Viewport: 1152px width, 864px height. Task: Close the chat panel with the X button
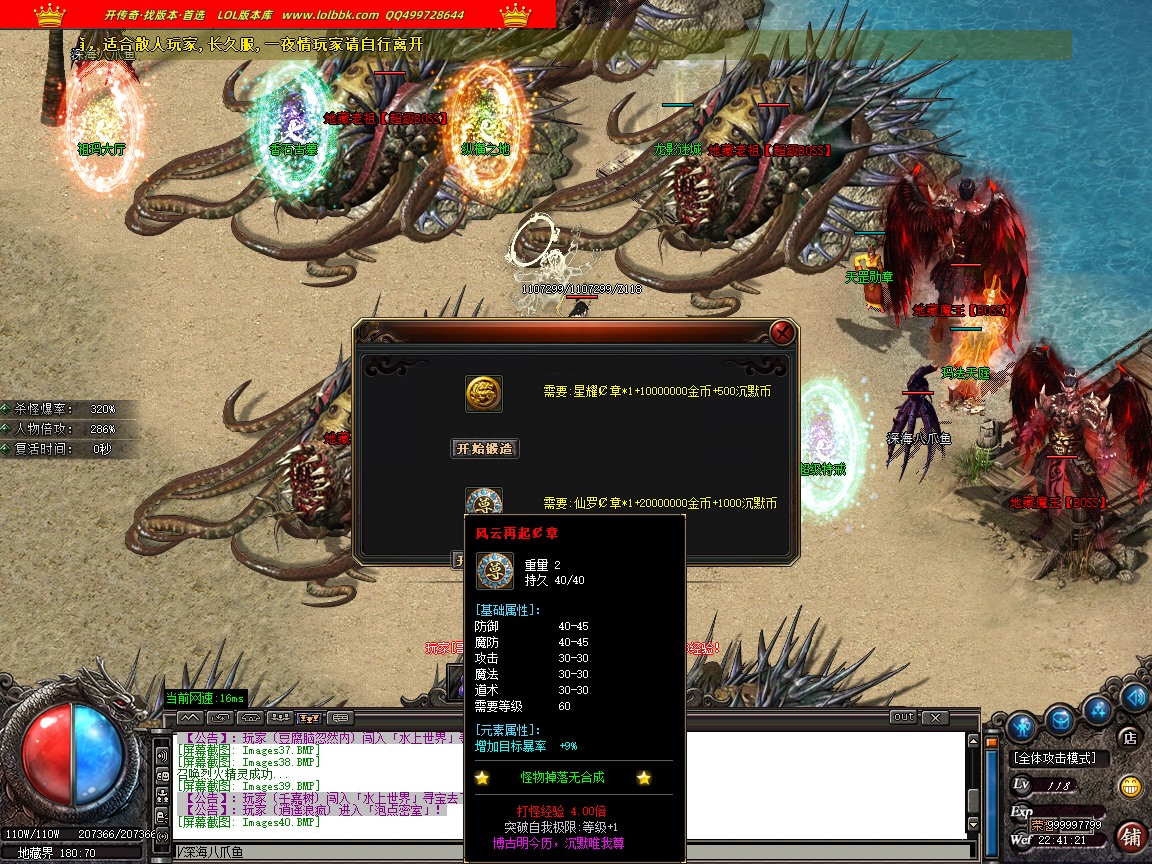934,717
